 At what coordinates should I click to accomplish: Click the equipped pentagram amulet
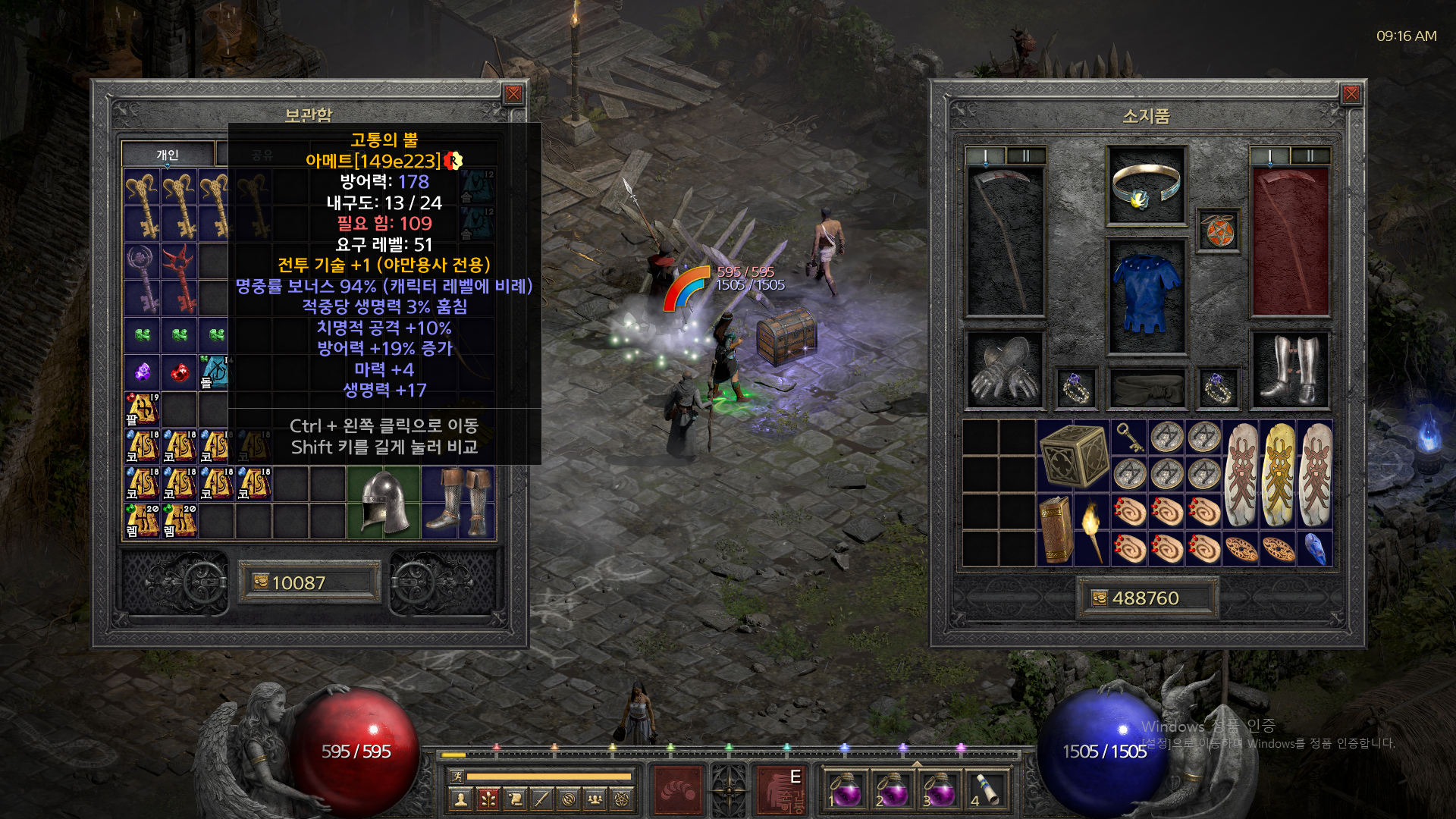pos(1218,231)
